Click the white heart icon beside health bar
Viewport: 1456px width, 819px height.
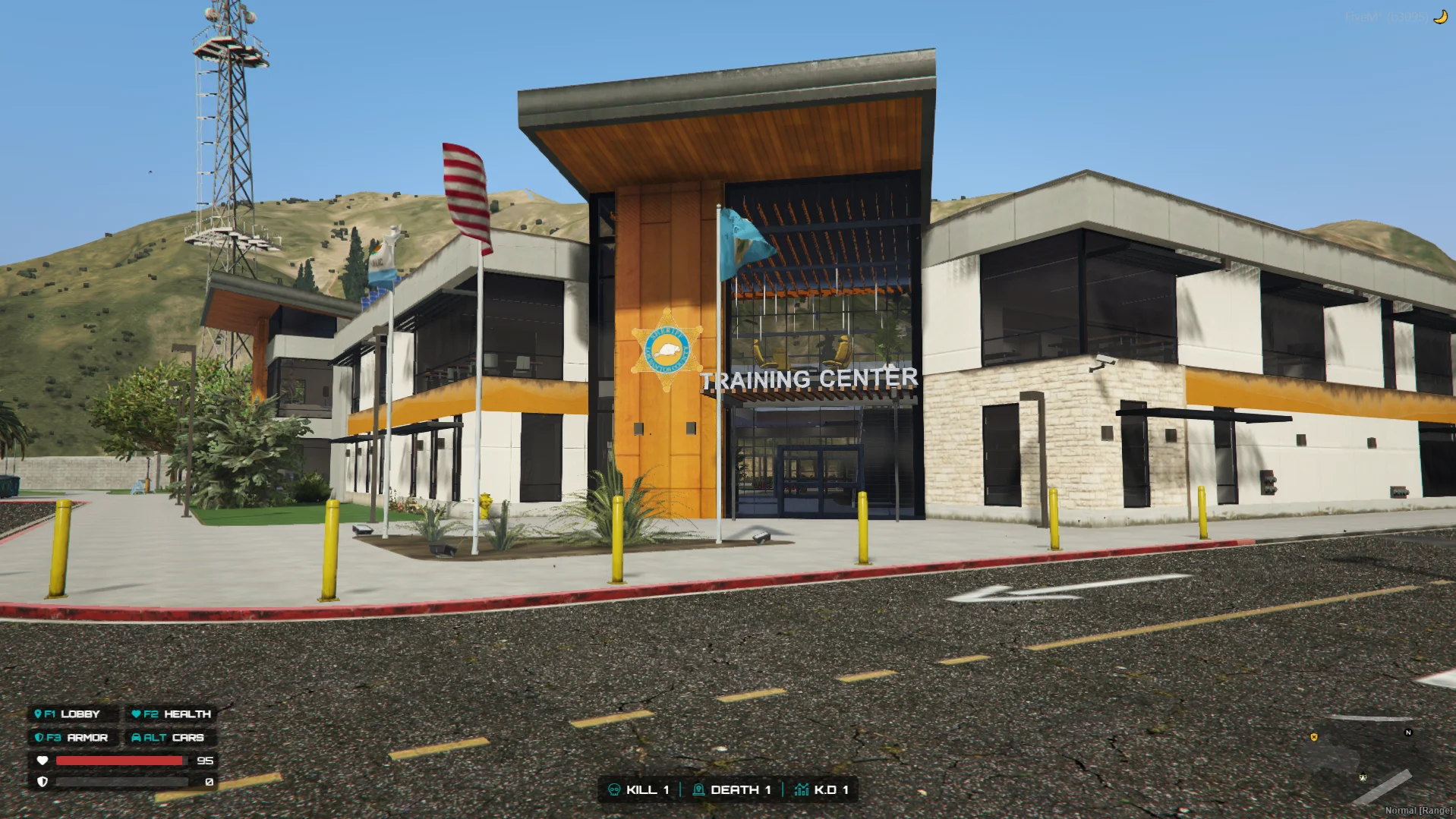[x=42, y=761]
